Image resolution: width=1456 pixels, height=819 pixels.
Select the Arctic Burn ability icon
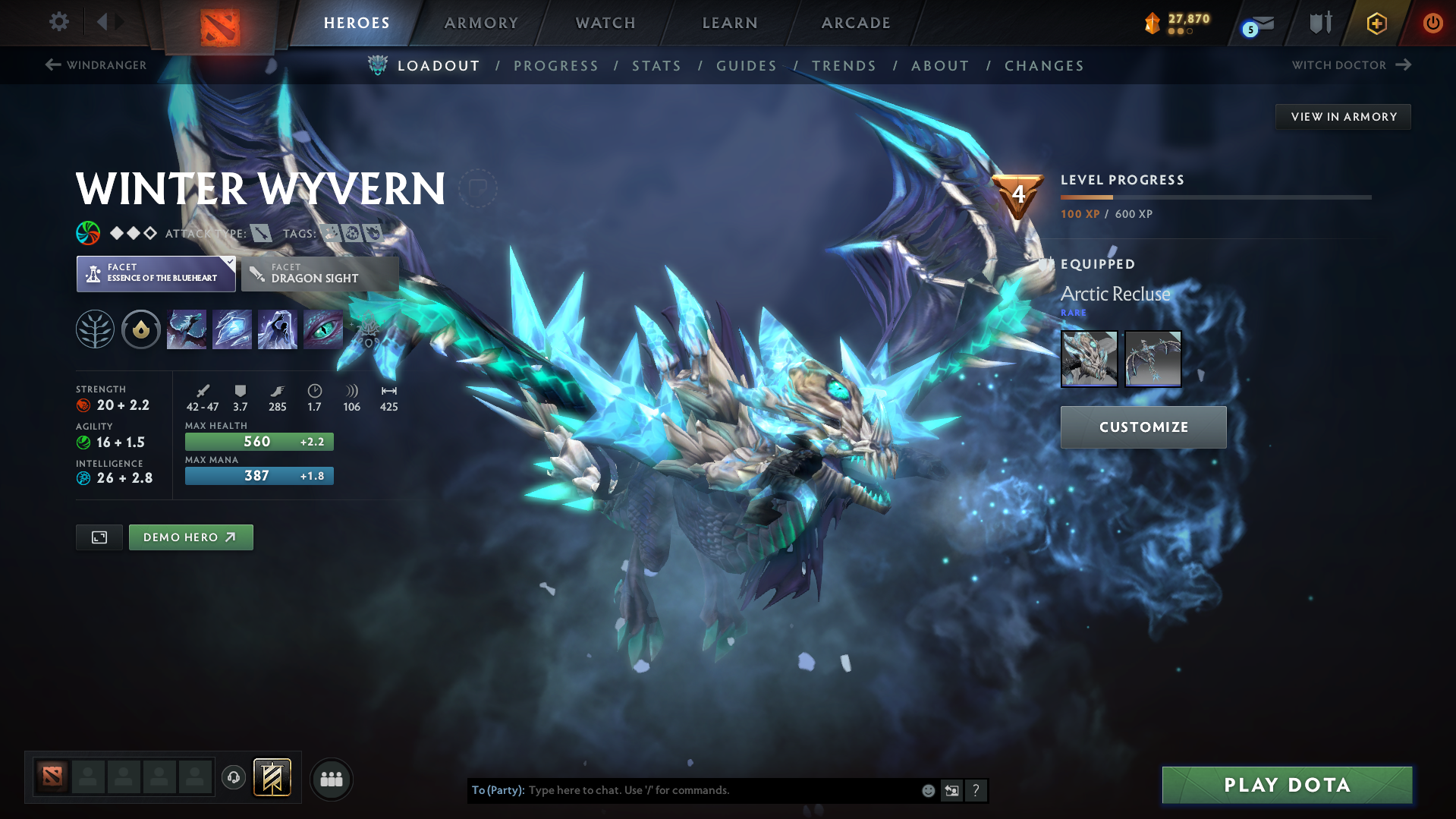tap(186, 329)
